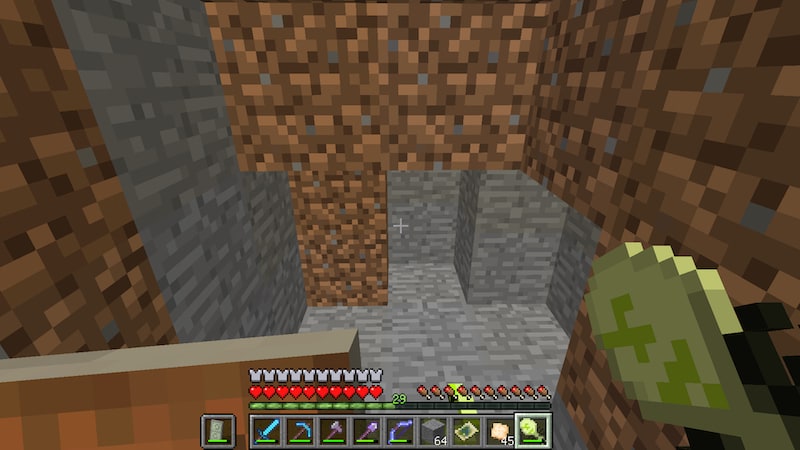Viewport: 800px width, 450px height.
Task: Click the highlighted green mace hotbar slot
Action: point(531,430)
